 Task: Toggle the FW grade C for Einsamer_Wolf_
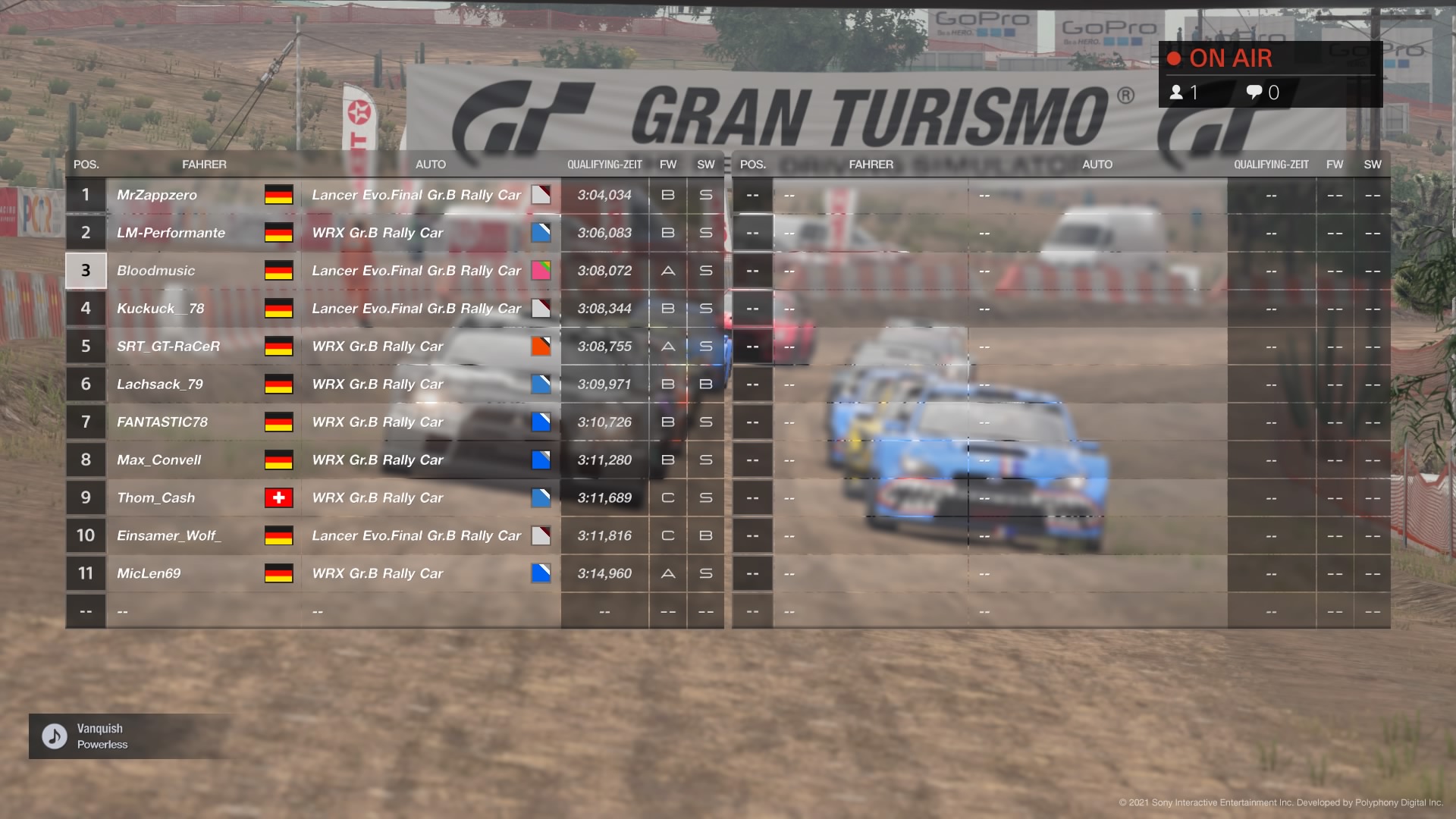tap(668, 536)
